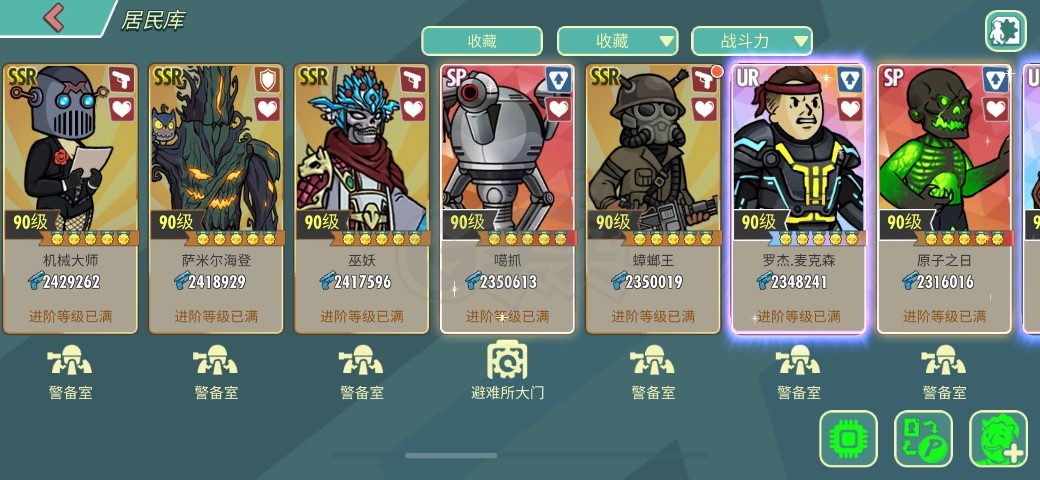The width and height of the screenshot is (1040, 480).
Task: Pick the 喀抓 robot resident card
Action: click(508, 198)
